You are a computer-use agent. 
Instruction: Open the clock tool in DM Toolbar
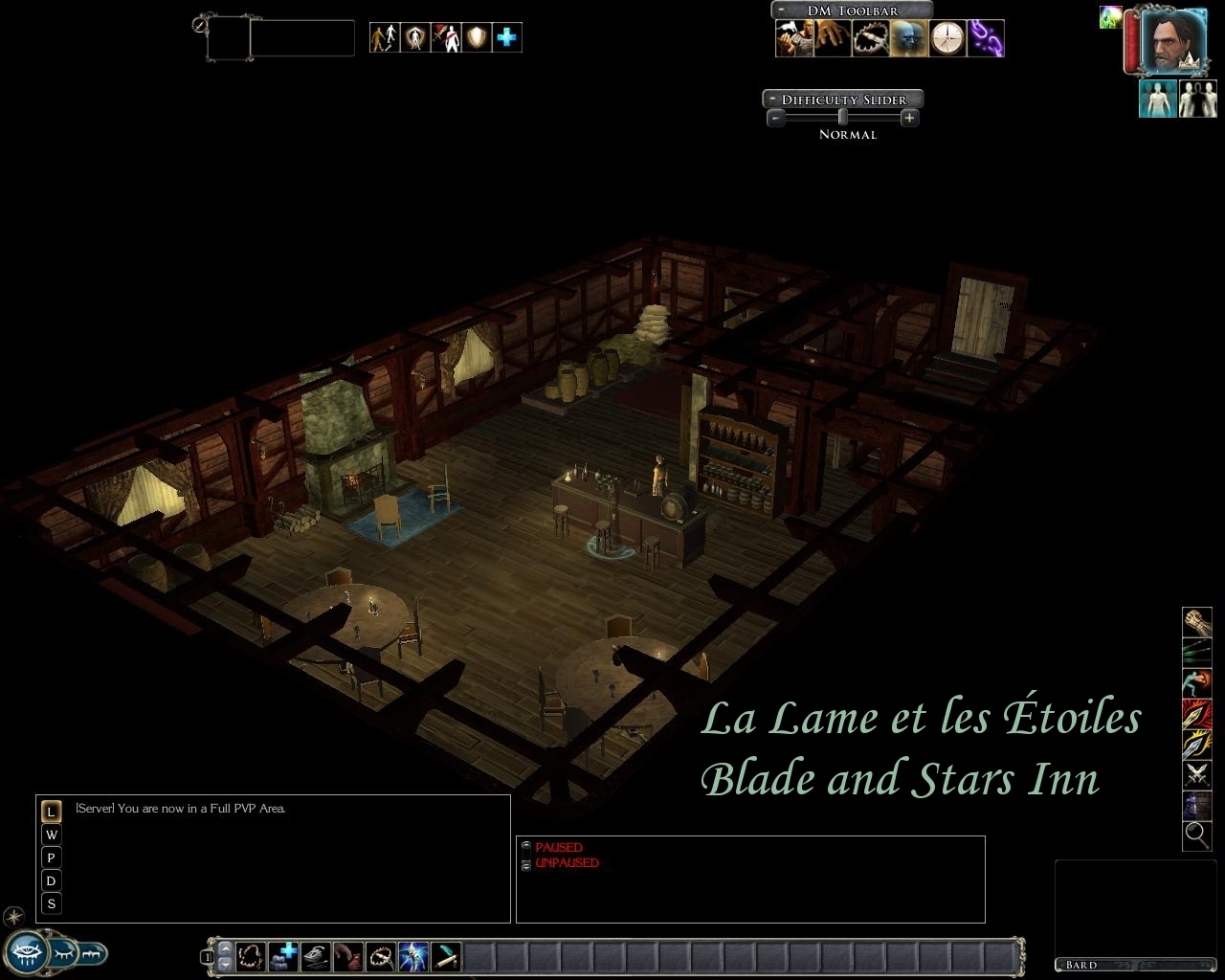coord(947,39)
